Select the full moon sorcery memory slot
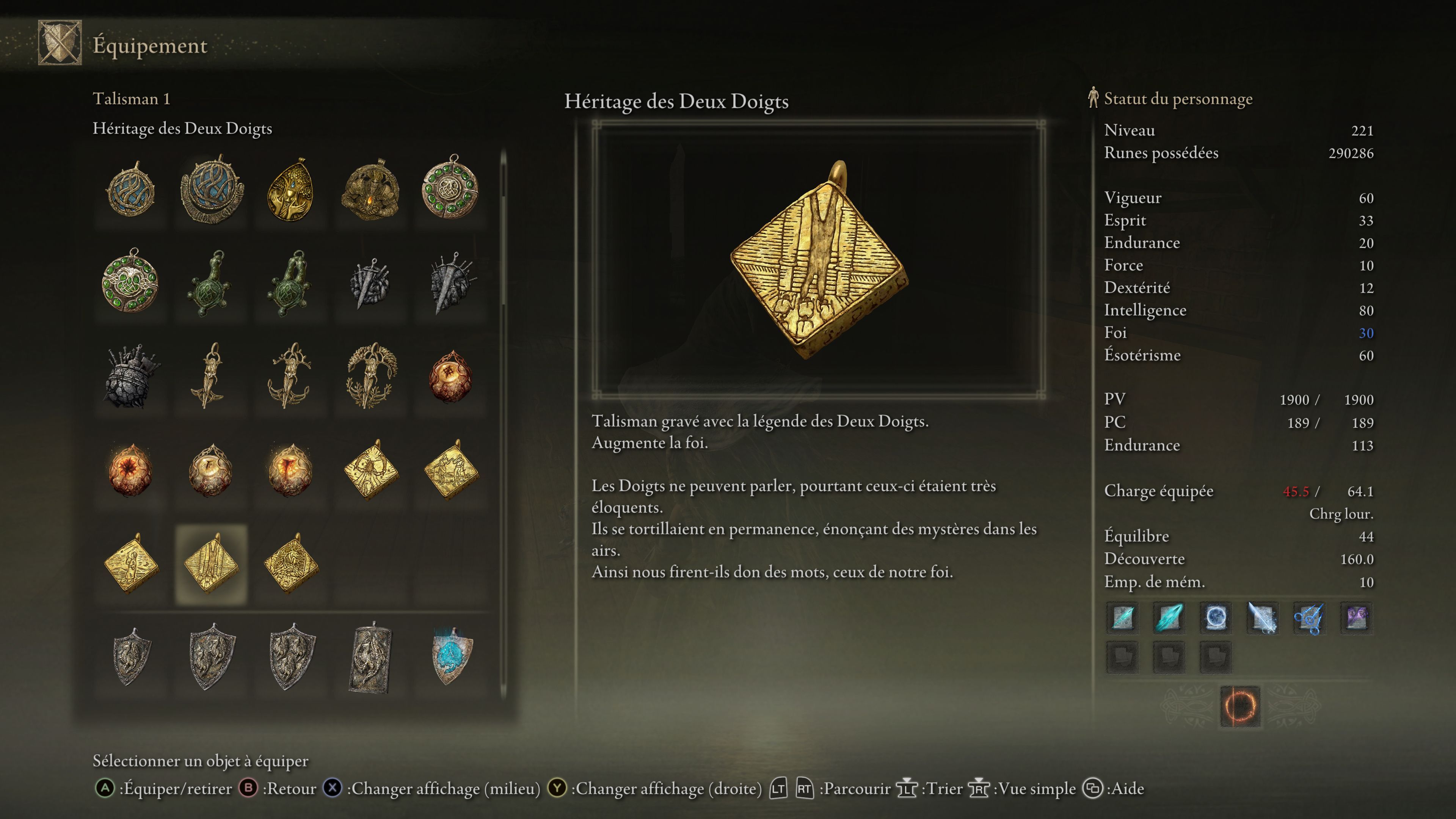The height and width of the screenshot is (819, 1456). (x=1215, y=617)
